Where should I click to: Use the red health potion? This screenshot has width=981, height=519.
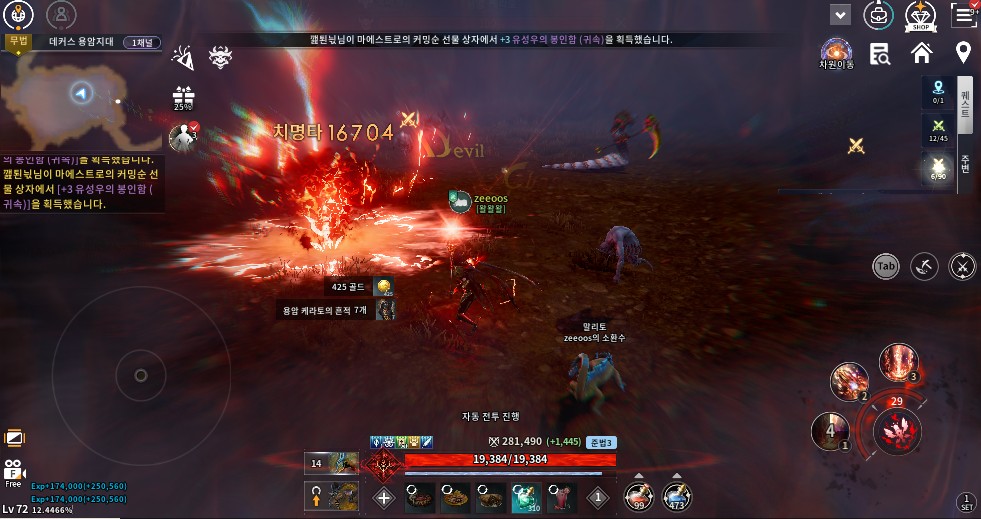638,495
